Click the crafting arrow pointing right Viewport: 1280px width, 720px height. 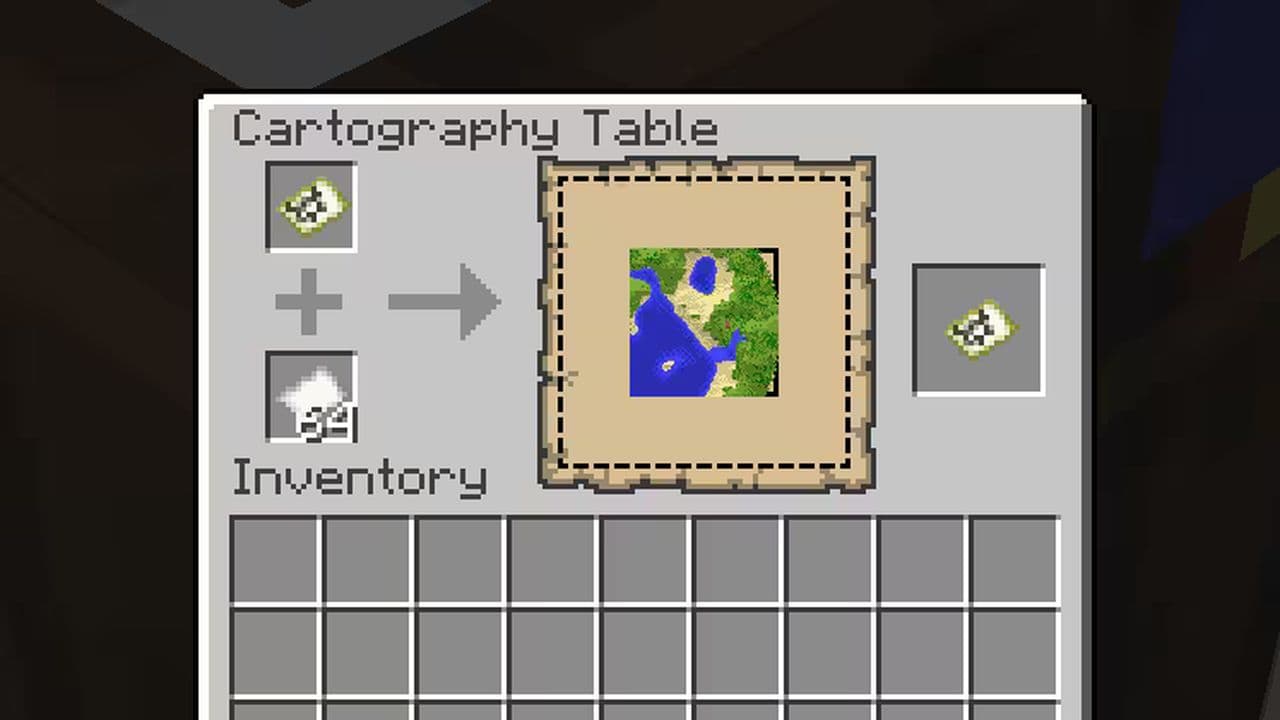443,300
